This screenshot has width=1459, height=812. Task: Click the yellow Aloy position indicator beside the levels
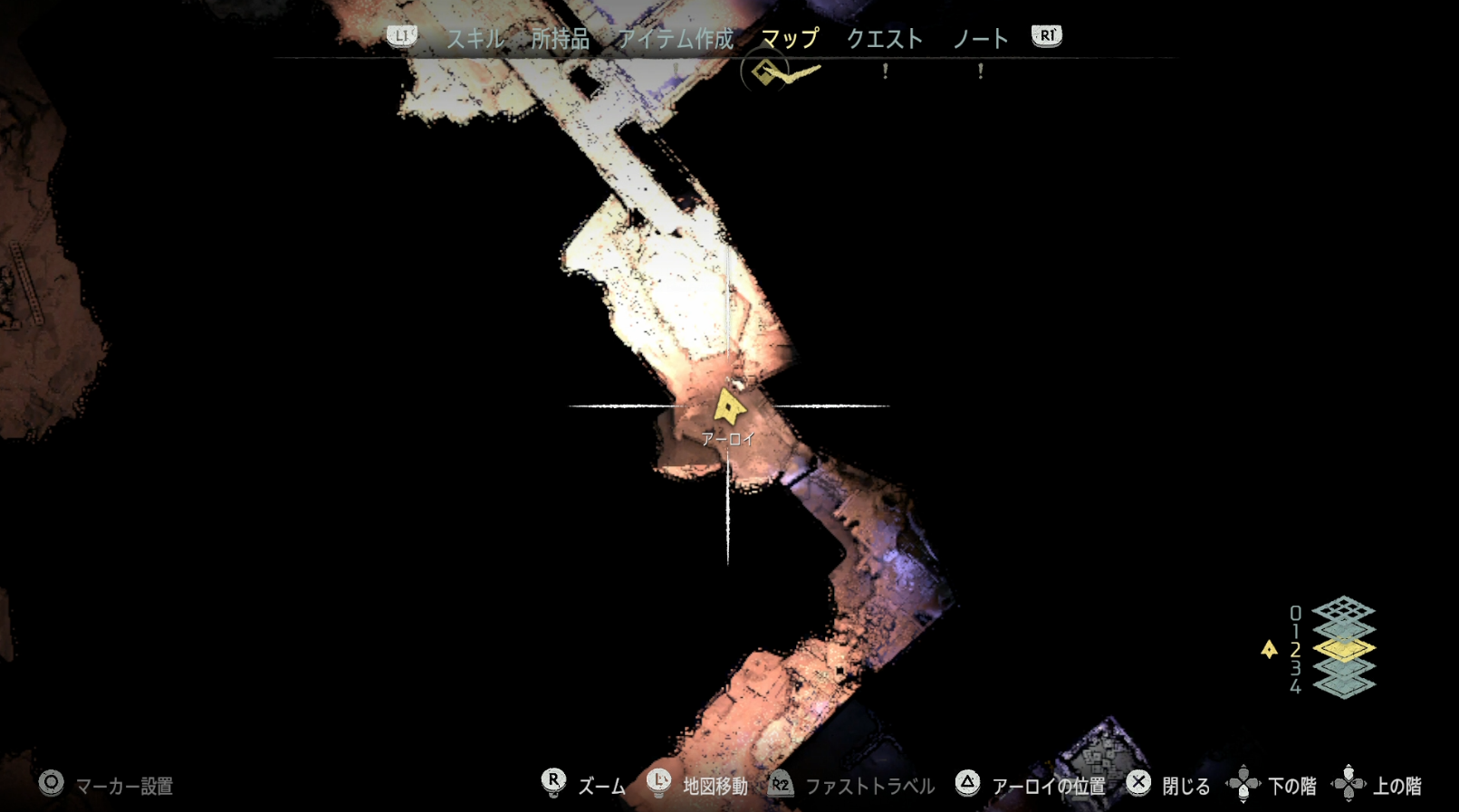tap(1268, 648)
